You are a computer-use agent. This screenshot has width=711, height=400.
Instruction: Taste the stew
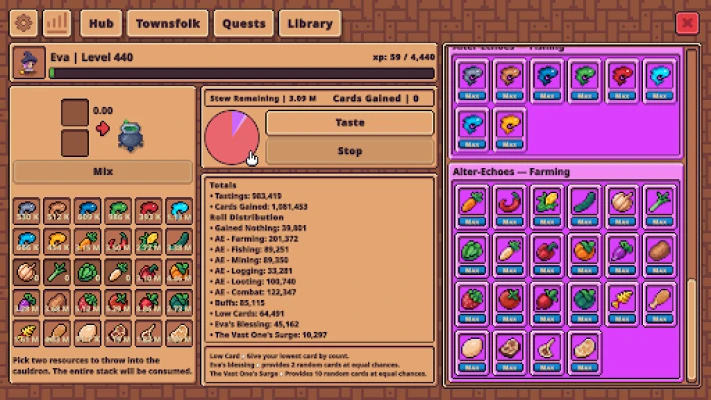click(350, 123)
